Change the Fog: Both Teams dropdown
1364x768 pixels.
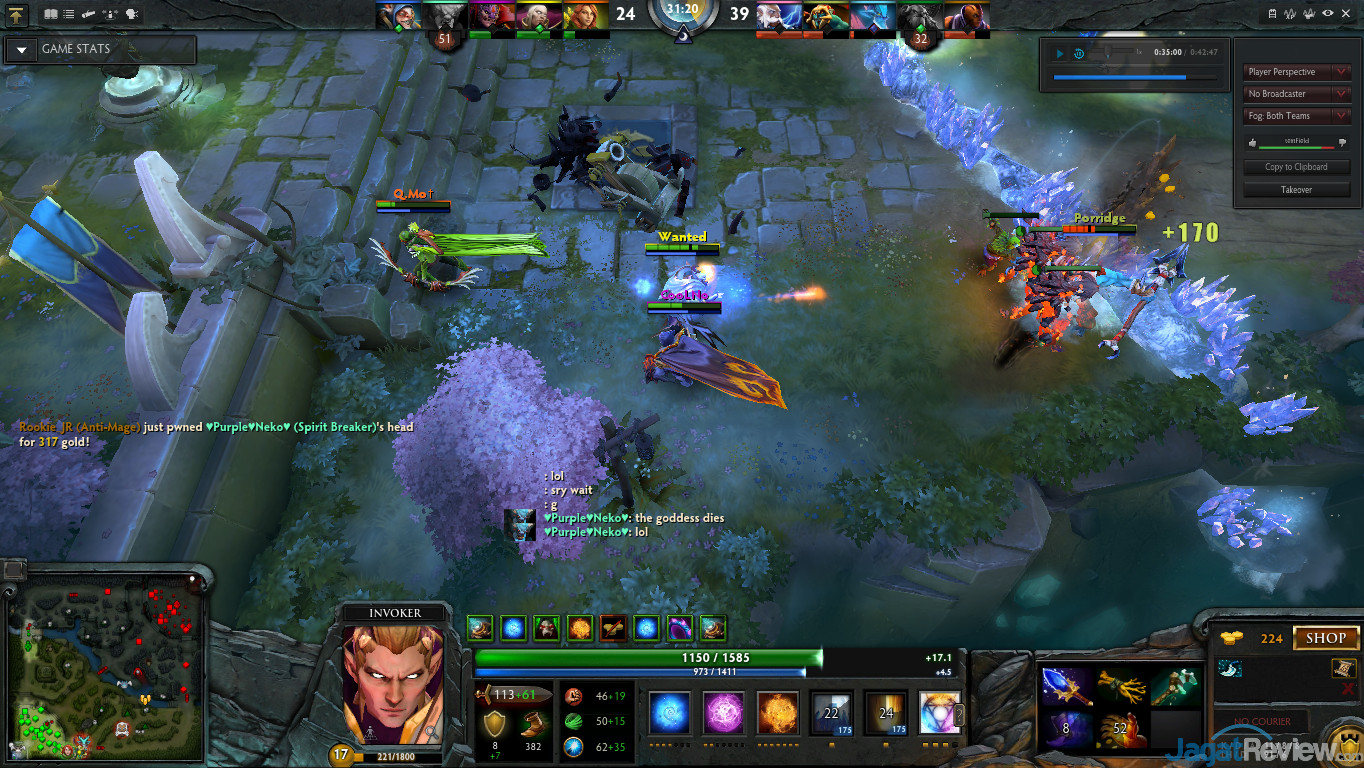click(x=1297, y=116)
